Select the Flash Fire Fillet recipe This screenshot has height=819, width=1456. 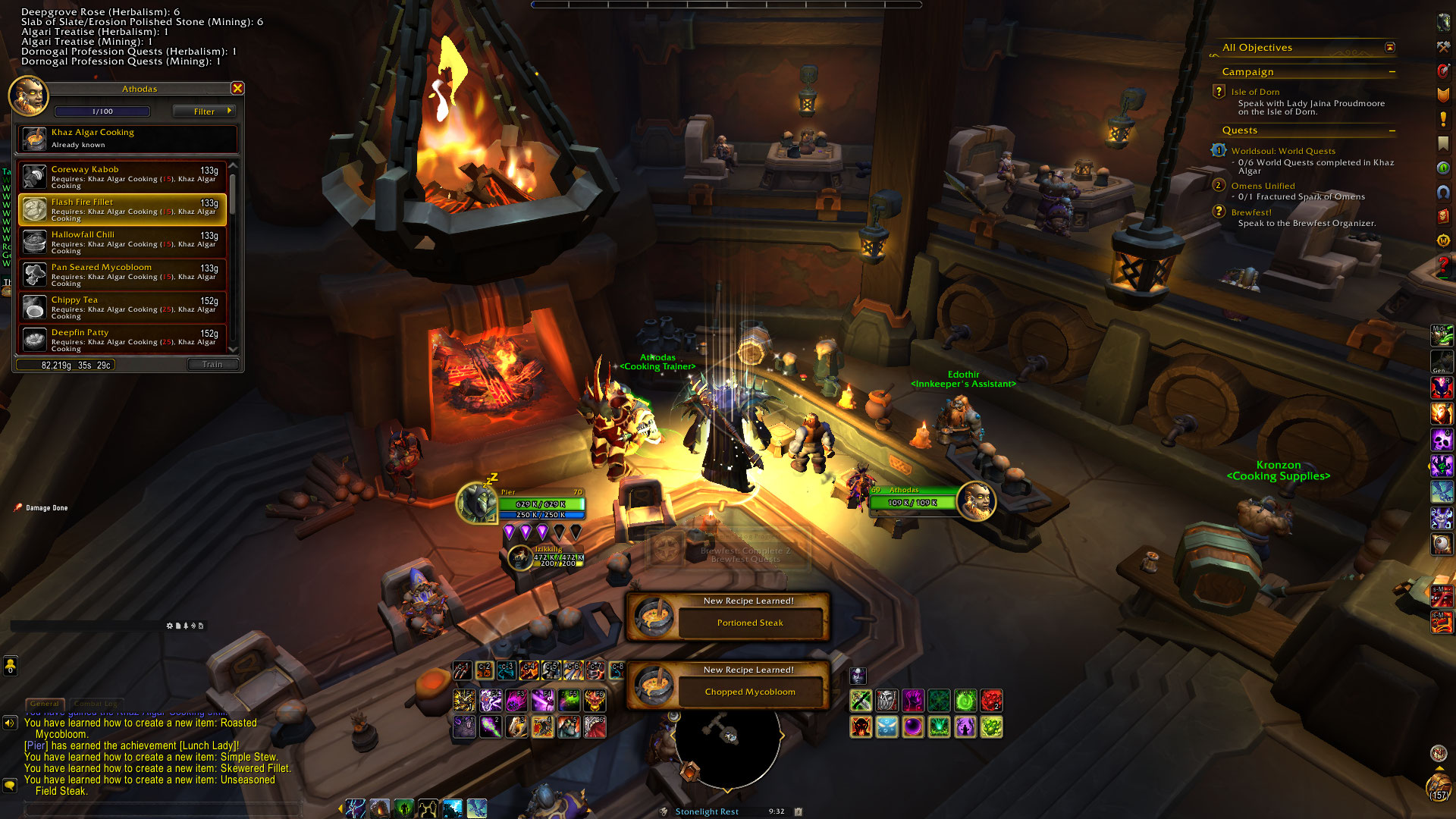[x=123, y=209]
